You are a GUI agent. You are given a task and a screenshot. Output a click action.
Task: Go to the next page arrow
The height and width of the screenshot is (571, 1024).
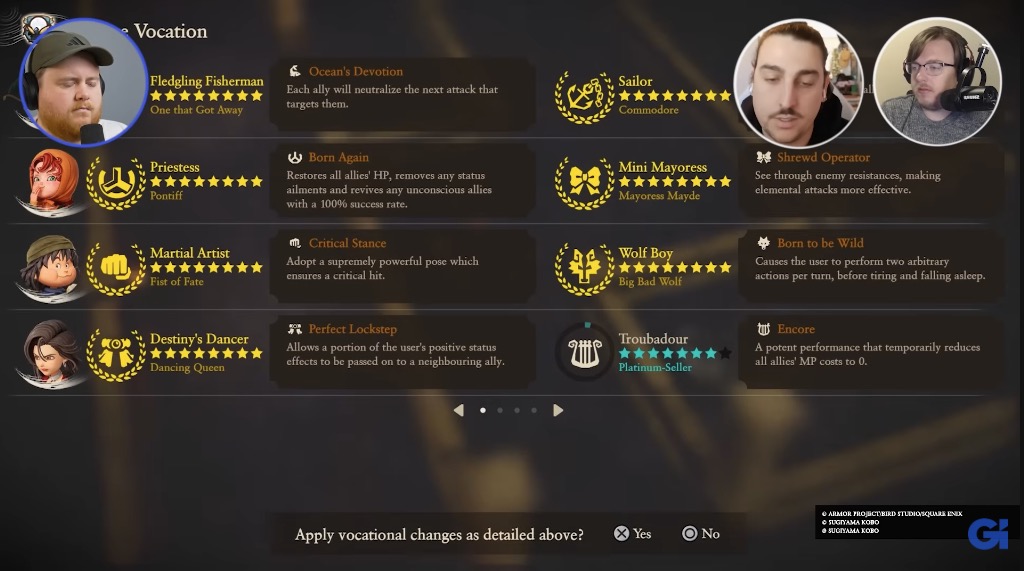pyautogui.click(x=558, y=410)
